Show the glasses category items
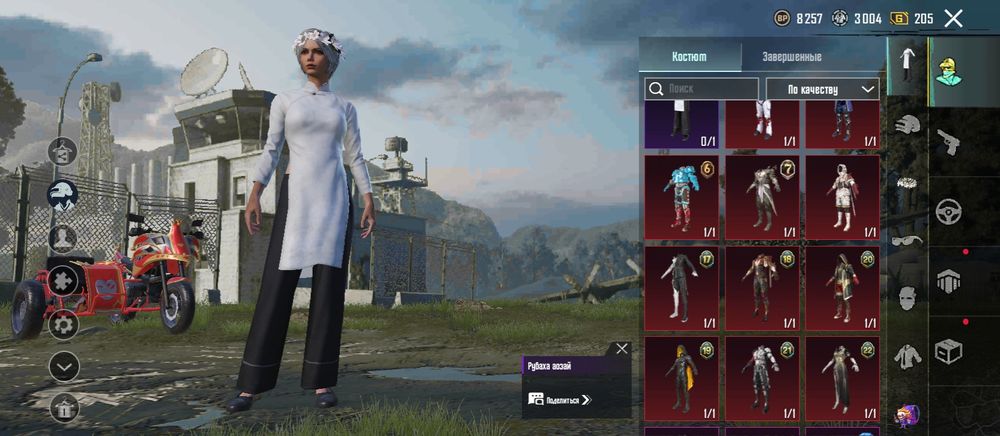 coord(906,240)
